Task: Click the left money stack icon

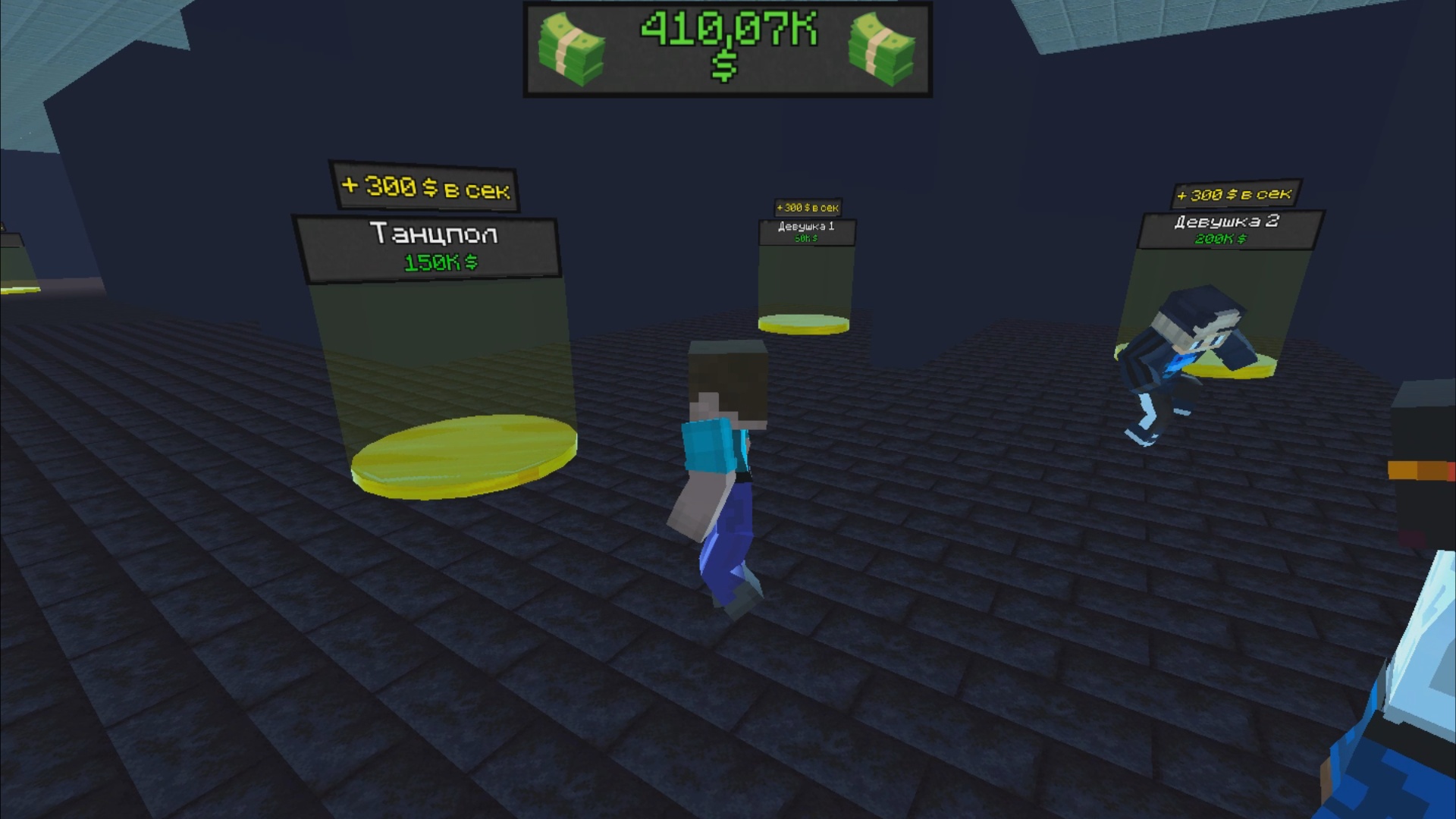Action: pyautogui.click(x=573, y=49)
